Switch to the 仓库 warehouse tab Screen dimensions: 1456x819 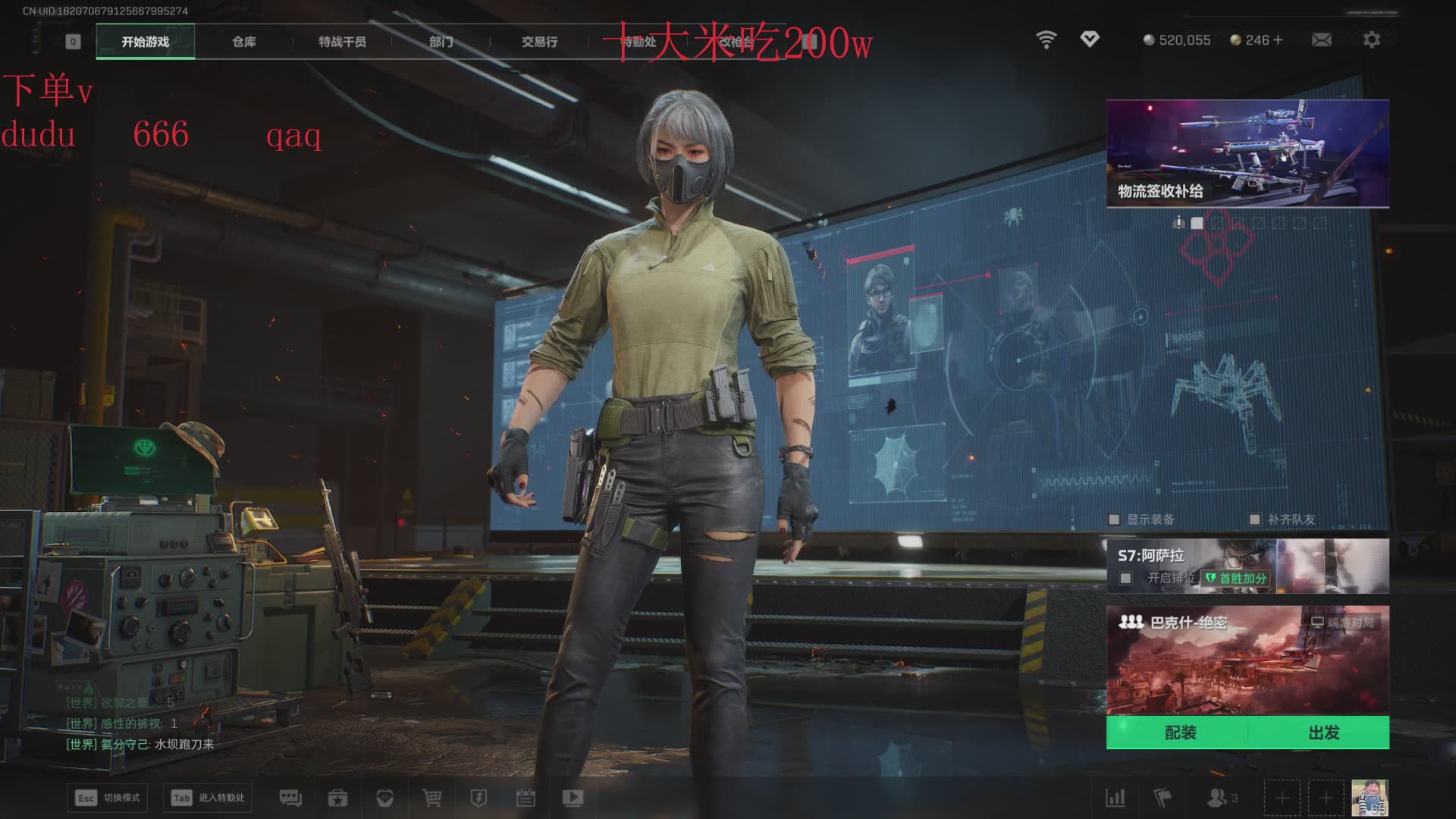tap(243, 42)
